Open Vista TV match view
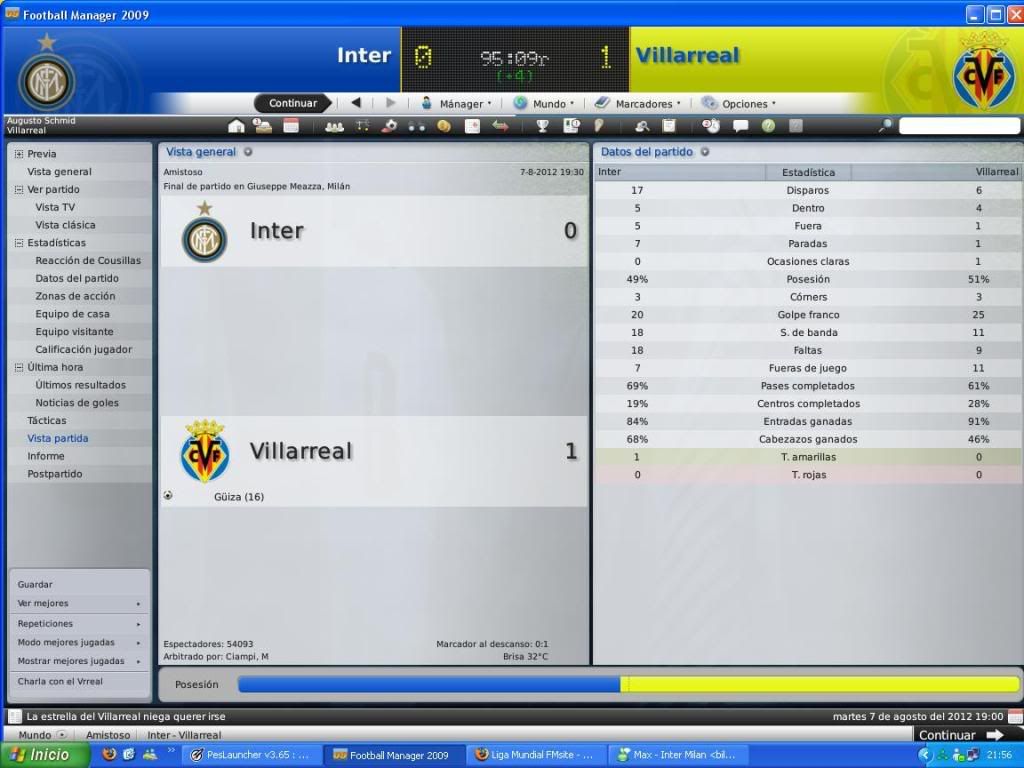 coord(55,207)
